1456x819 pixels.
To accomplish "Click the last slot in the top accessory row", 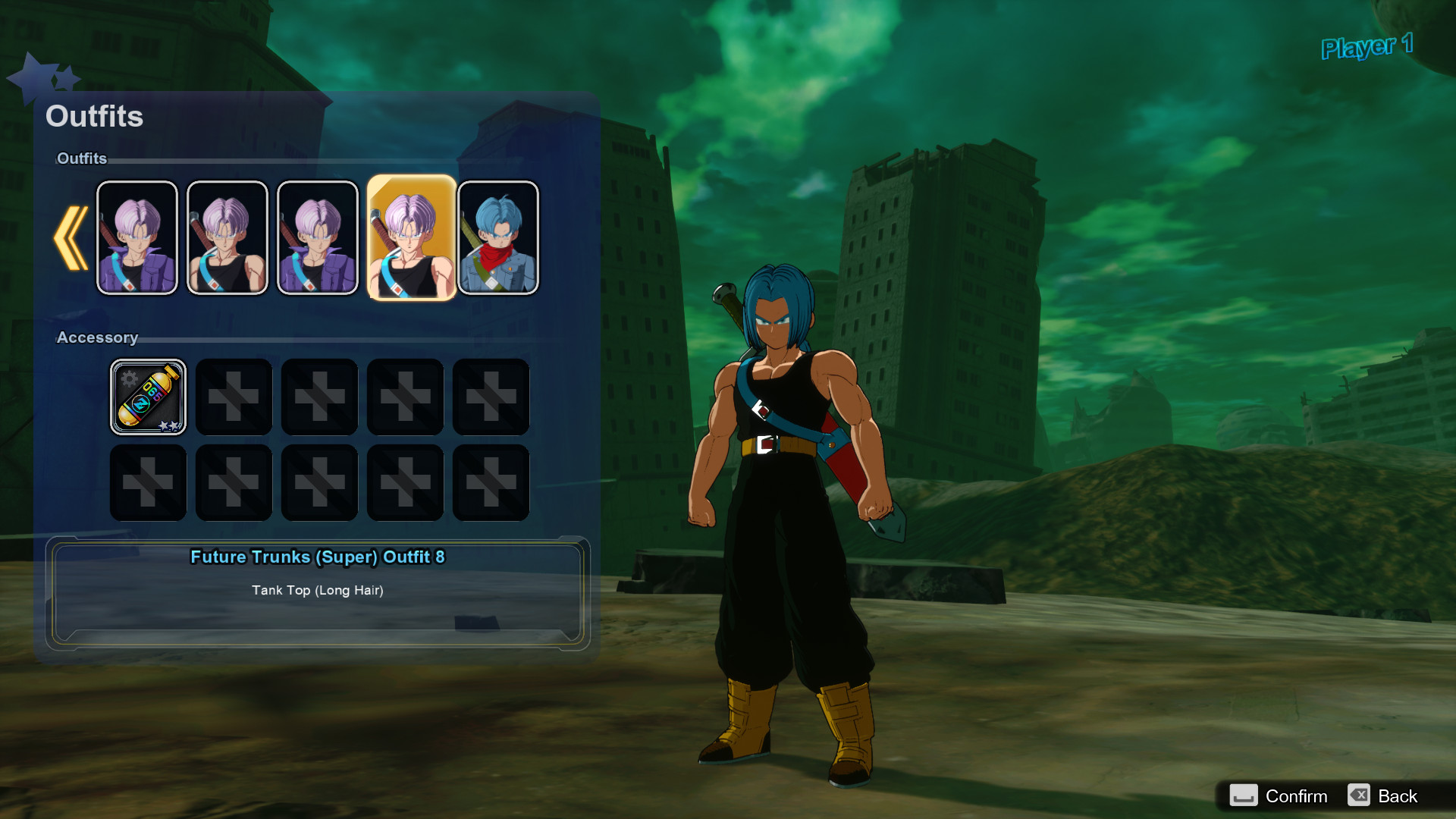I will click(491, 397).
